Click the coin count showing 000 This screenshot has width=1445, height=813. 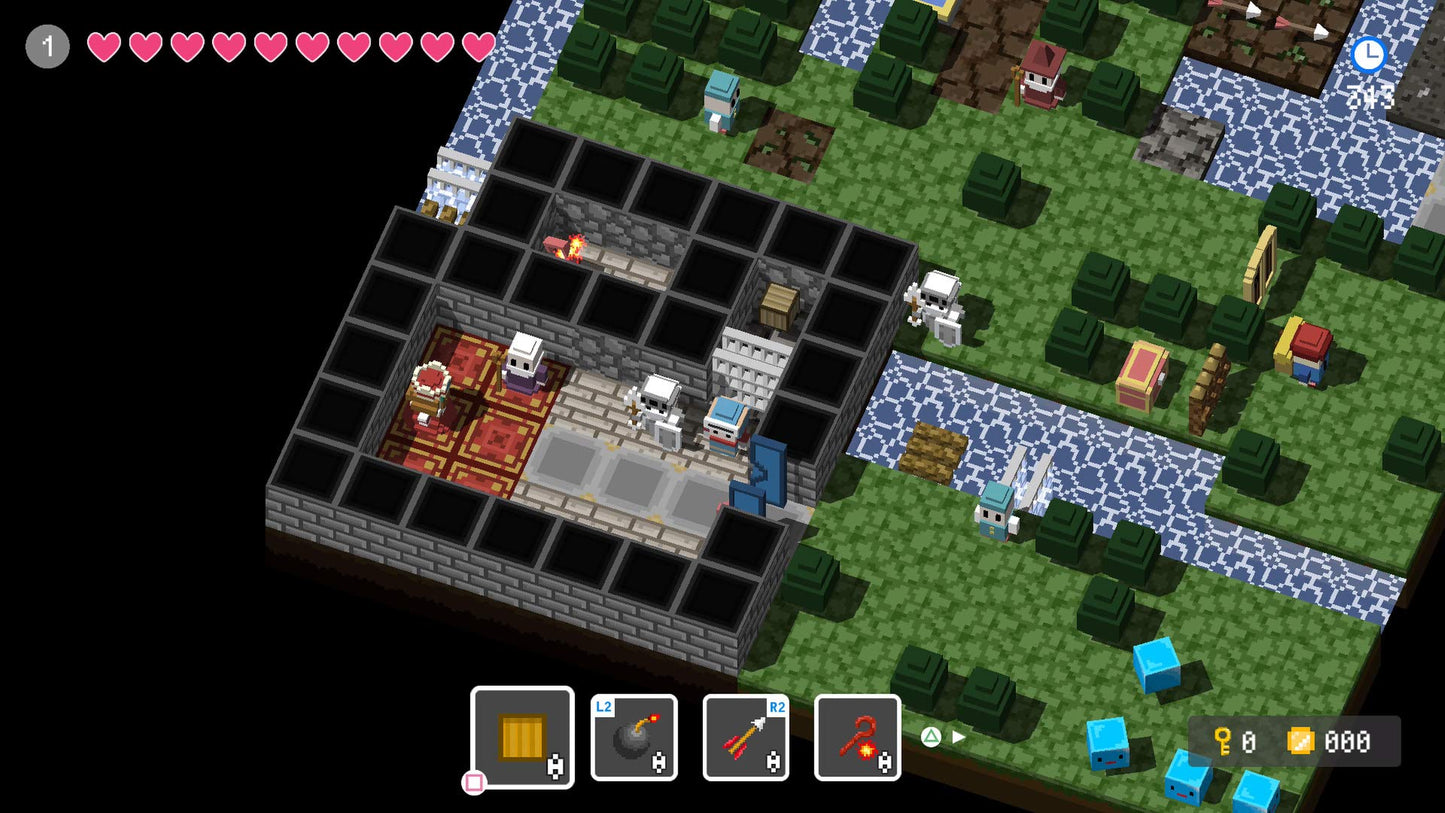pyautogui.click(x=1348, y=742)
